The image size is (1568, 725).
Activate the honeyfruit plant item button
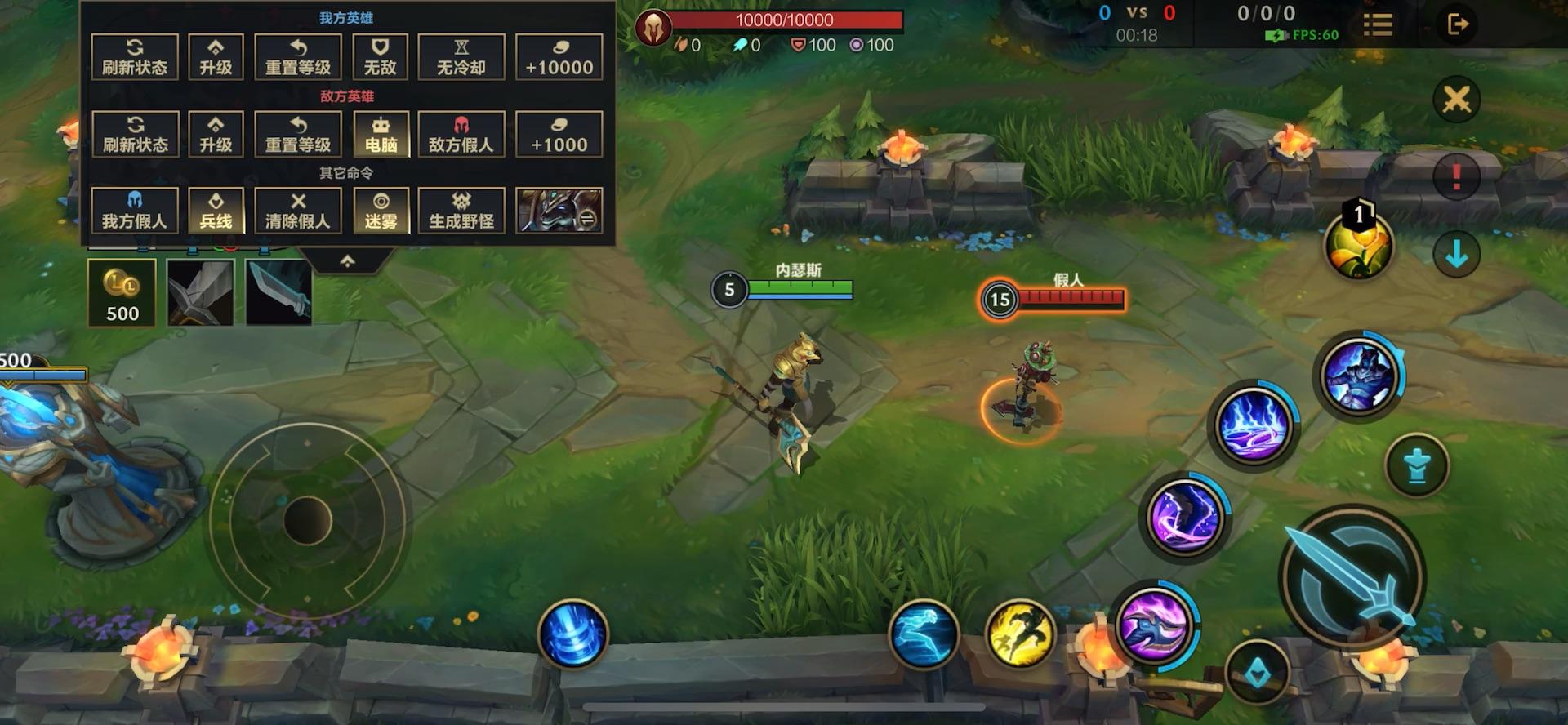[1358, 247]
